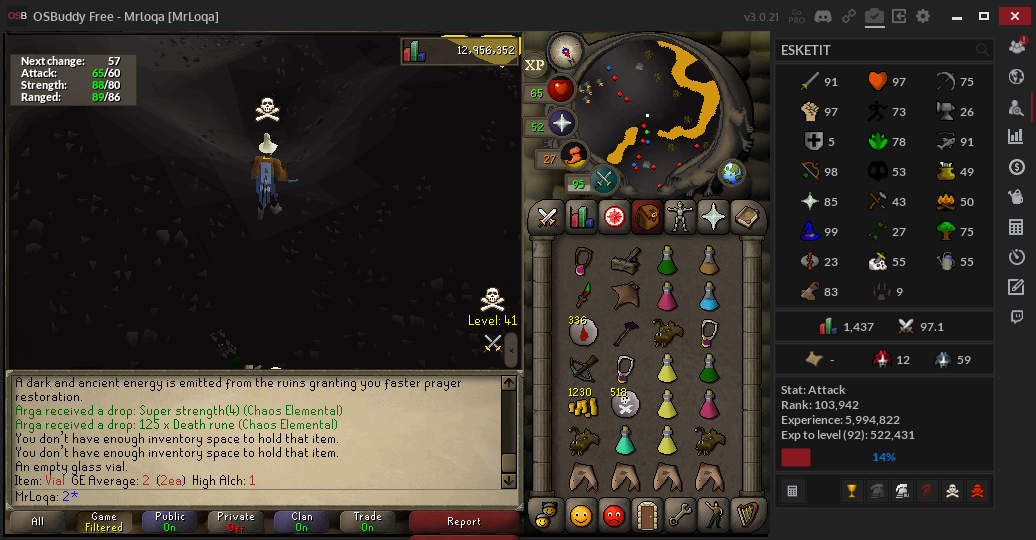Select the crossbow in the inventory
This screenshot has height=540, width=1036.
[x=582, y=367]
